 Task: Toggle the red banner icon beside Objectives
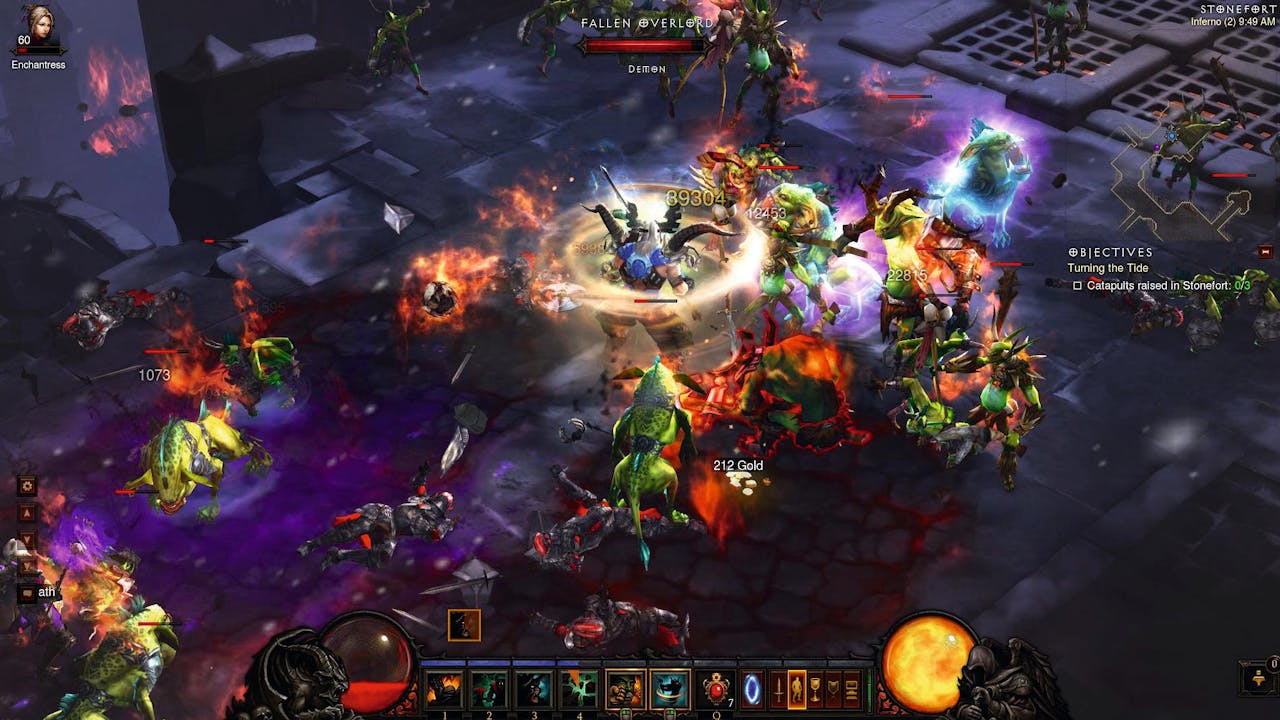tap(1266, 252)
